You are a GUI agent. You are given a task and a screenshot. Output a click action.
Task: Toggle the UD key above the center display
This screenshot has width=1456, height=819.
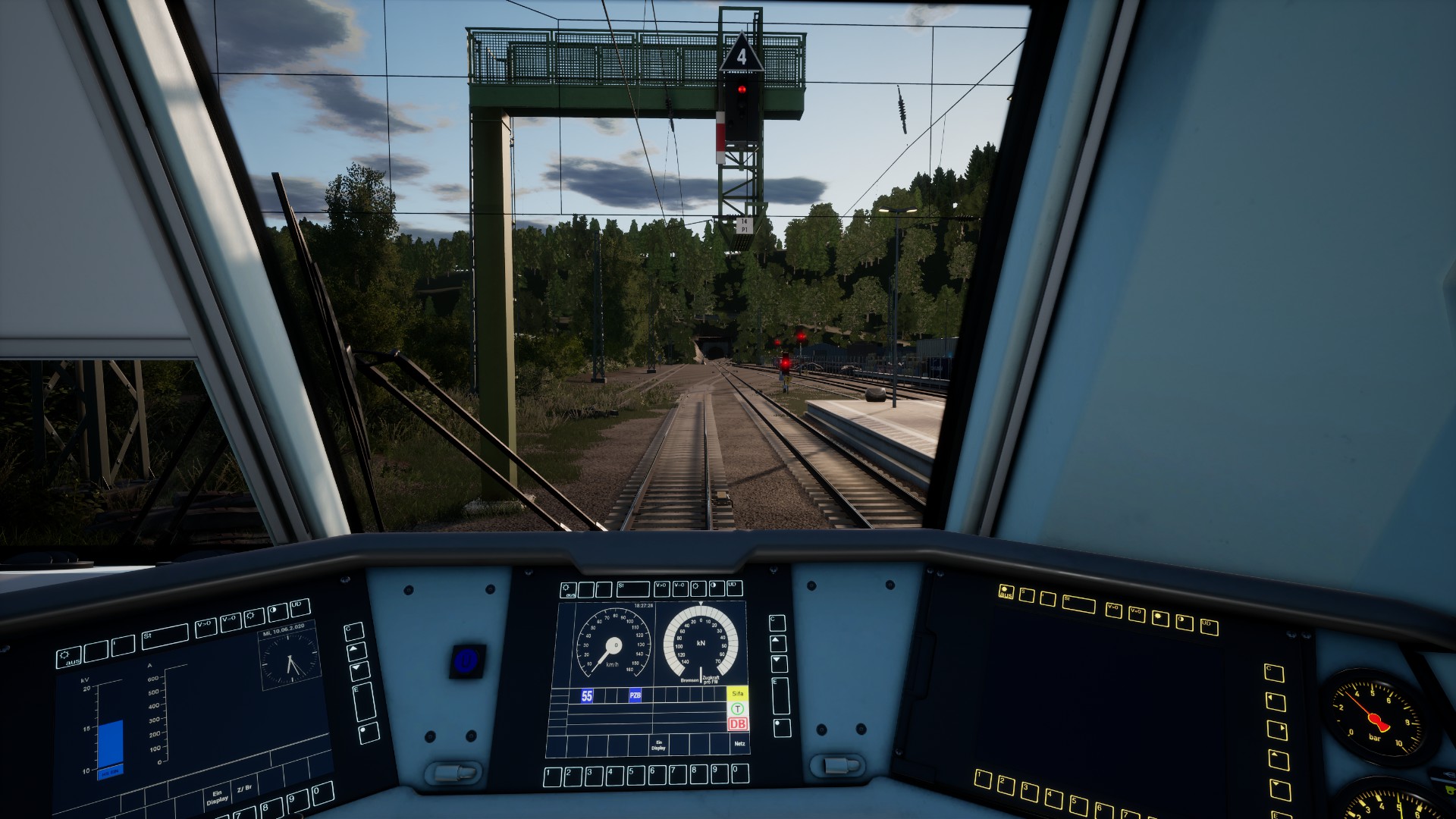pyautogui.click(x=733, y=588)
